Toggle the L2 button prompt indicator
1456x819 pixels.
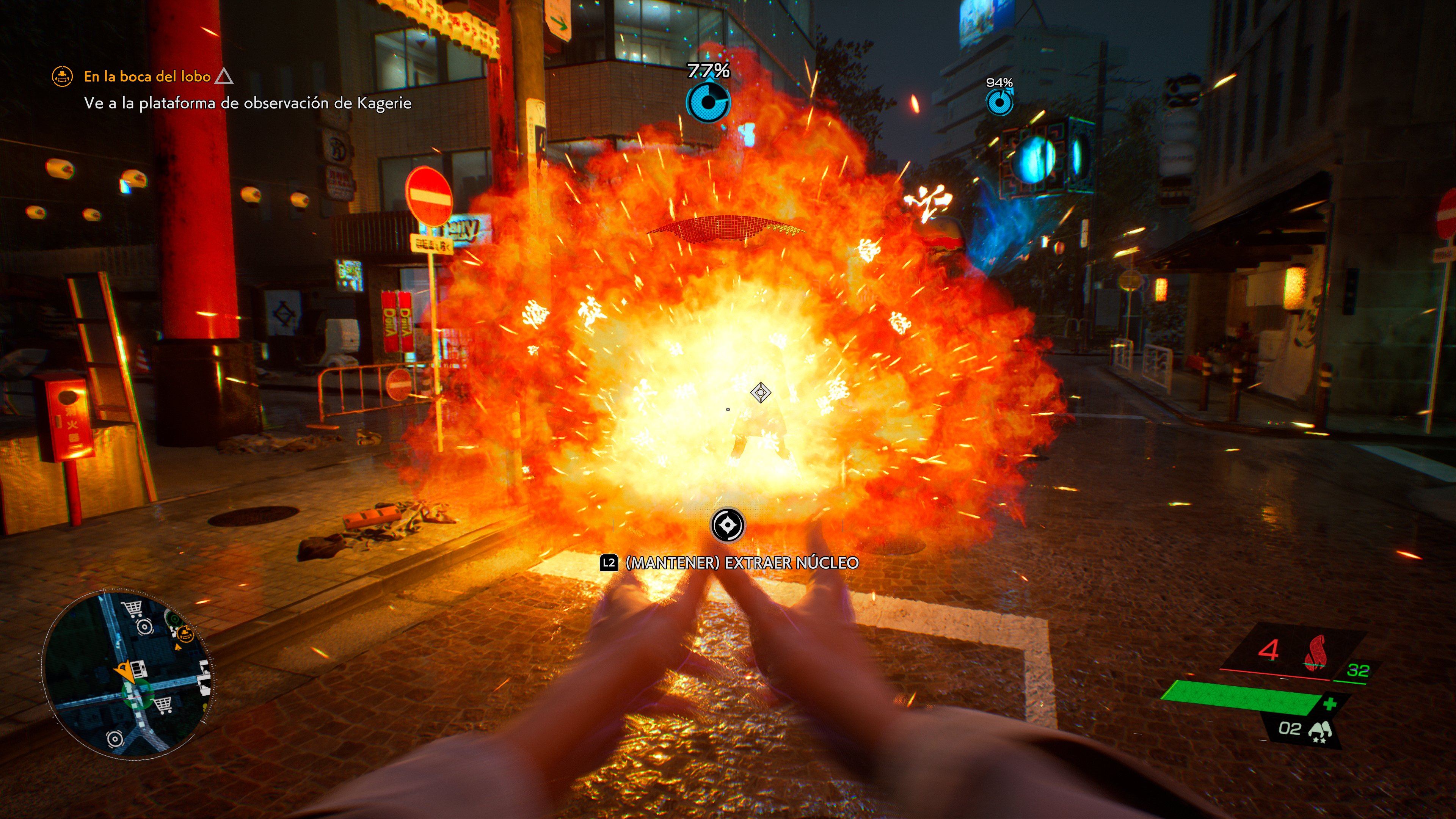(x=609, y=563)
